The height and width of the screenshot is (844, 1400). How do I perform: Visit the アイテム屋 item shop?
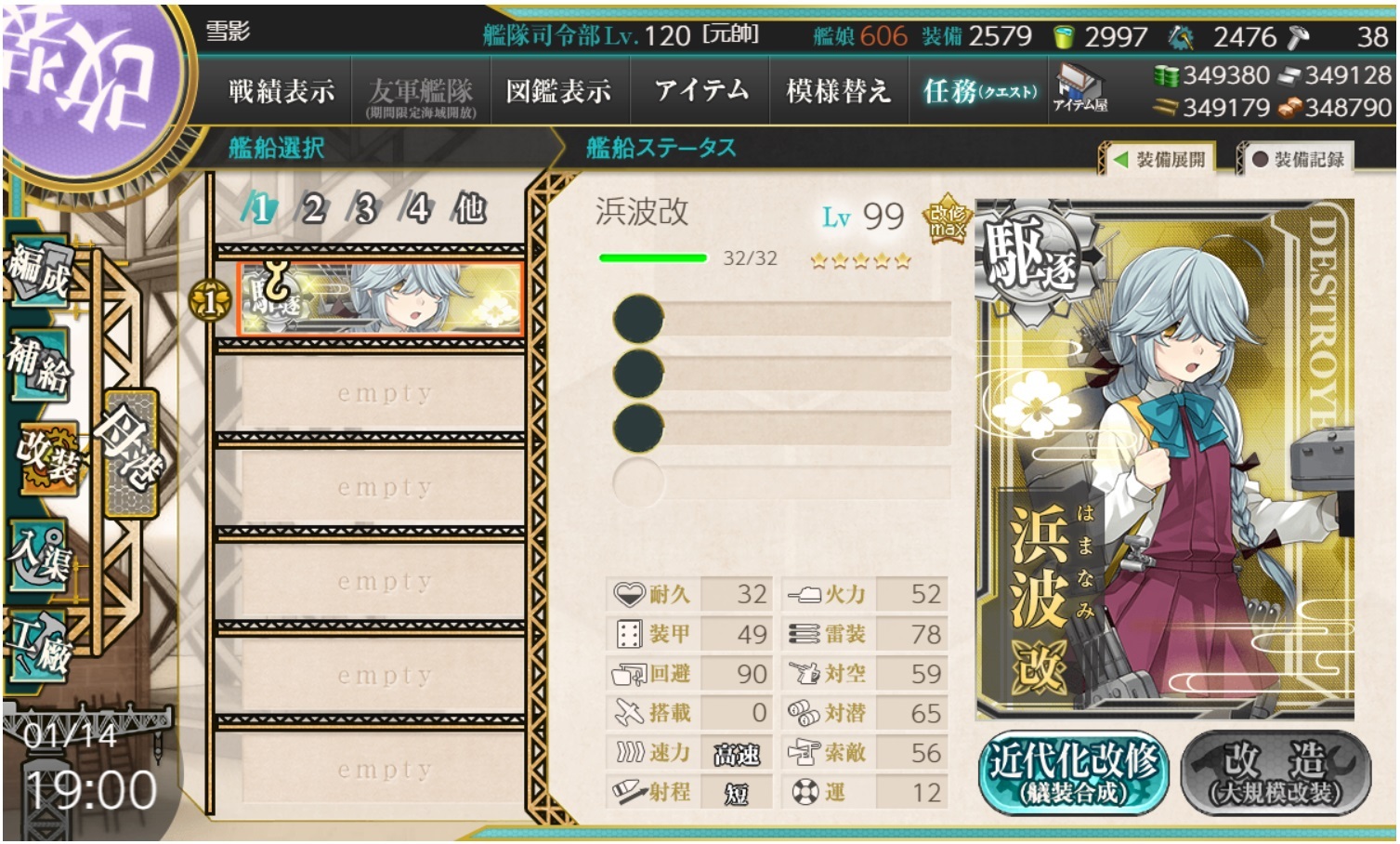[x=1079, y=90]
